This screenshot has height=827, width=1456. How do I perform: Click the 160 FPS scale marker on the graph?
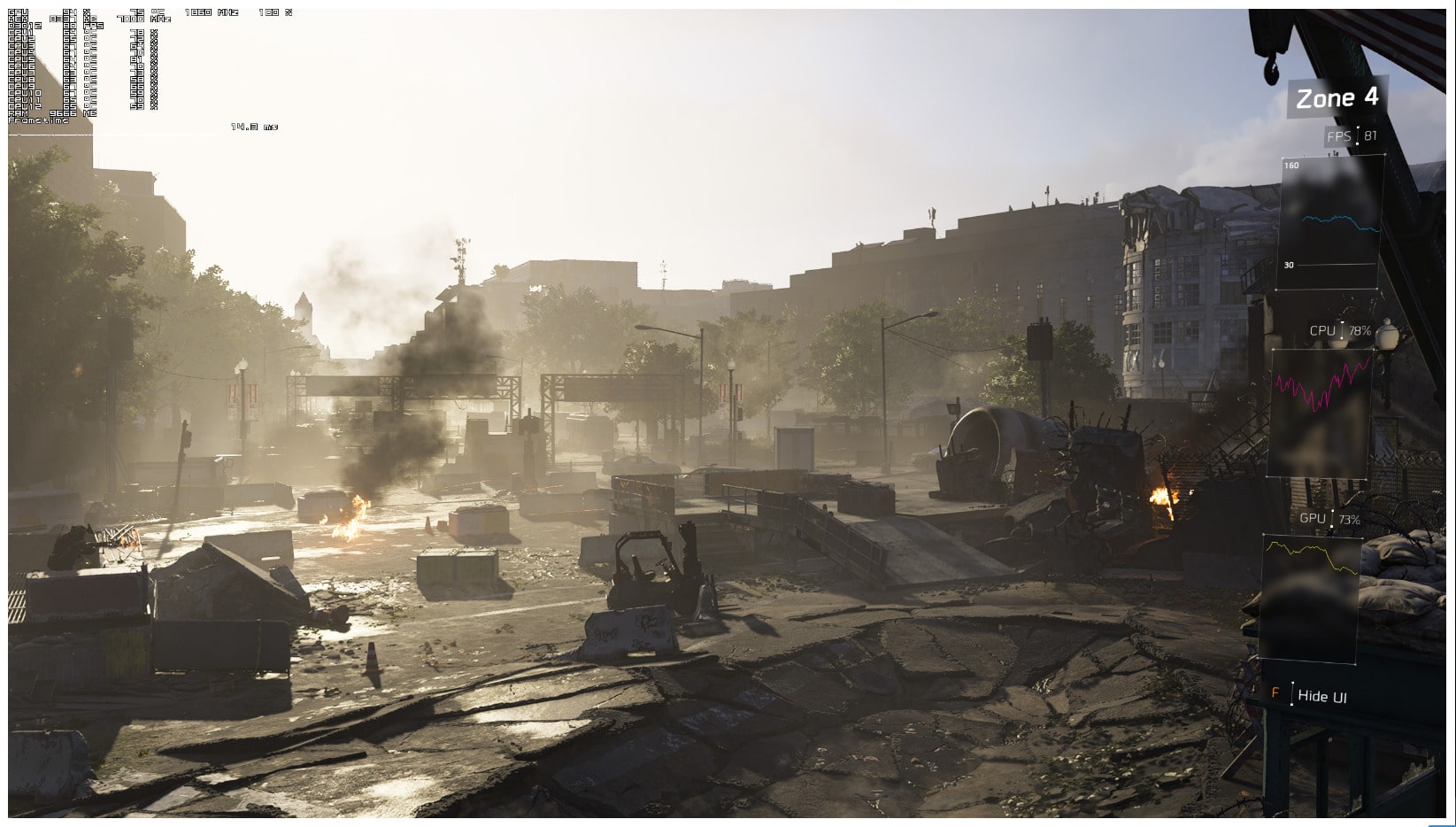(1290, 163)
